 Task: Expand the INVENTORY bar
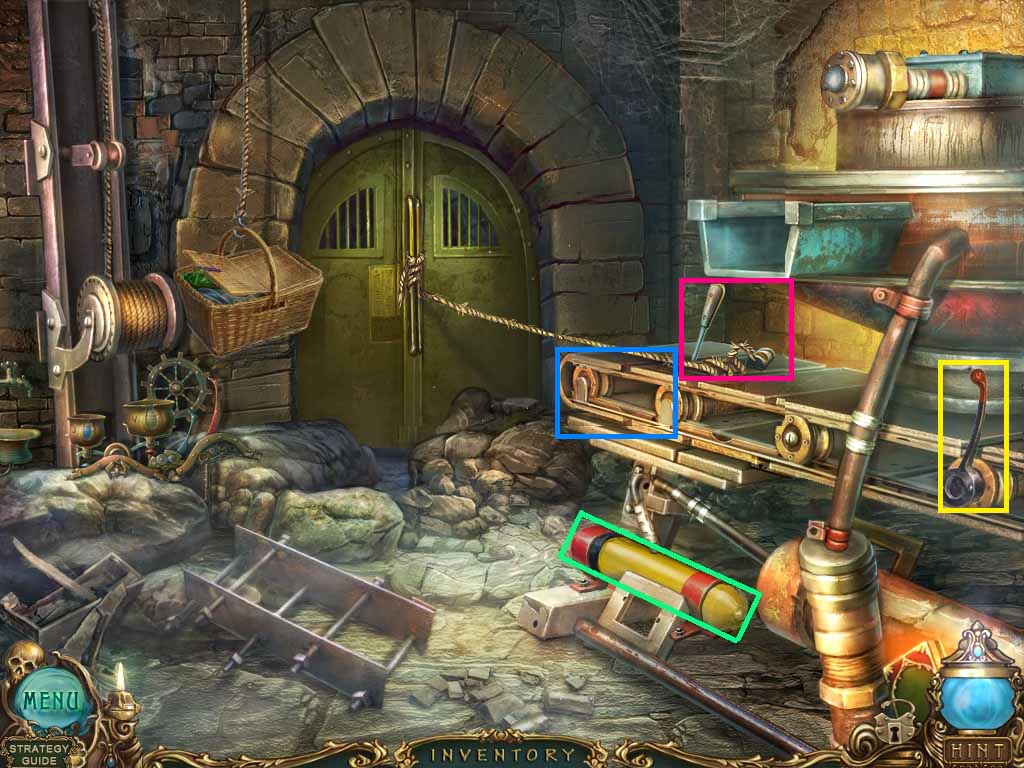point(502,755)
